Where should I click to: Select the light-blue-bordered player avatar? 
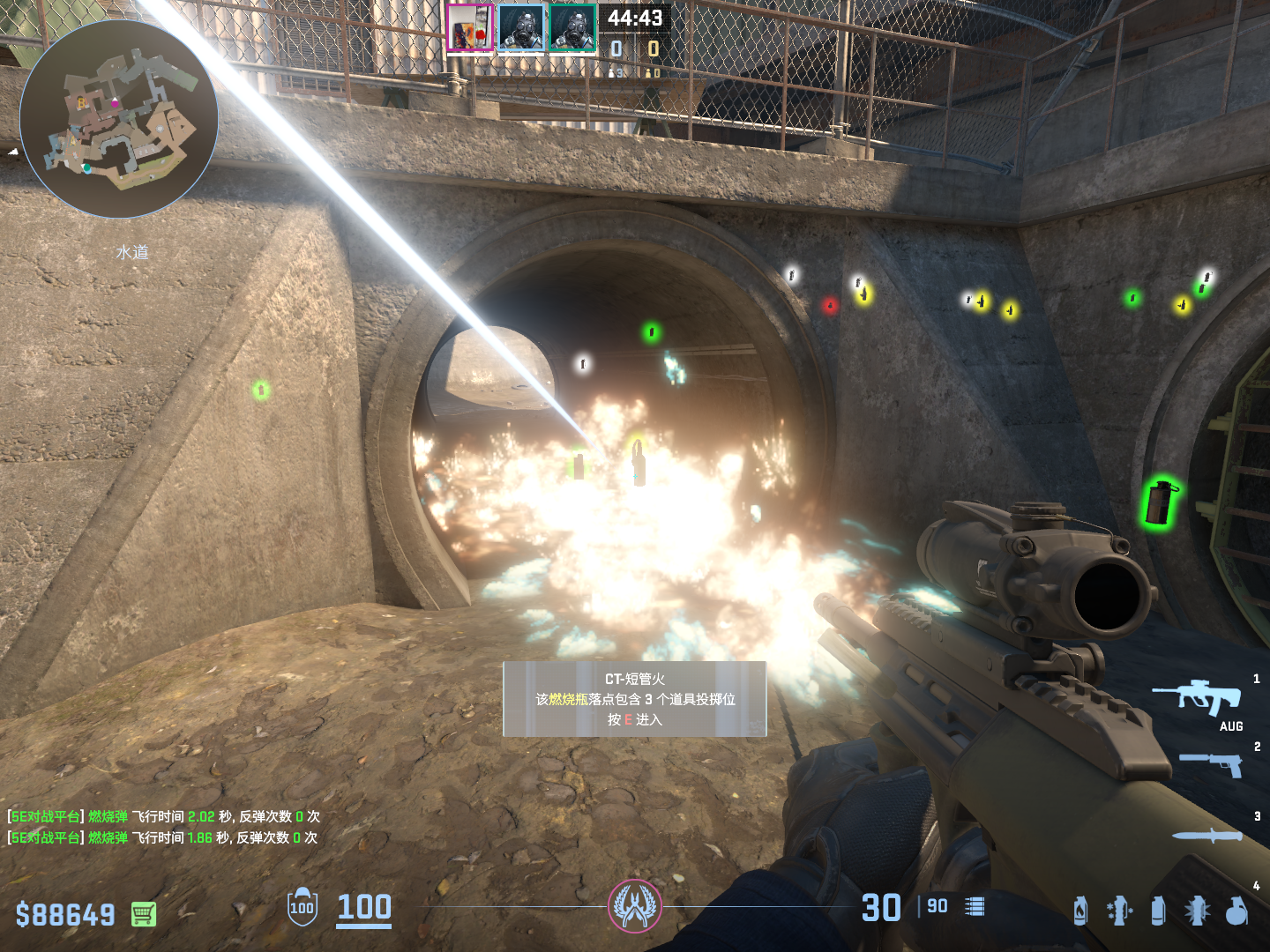tap(521, 27)
